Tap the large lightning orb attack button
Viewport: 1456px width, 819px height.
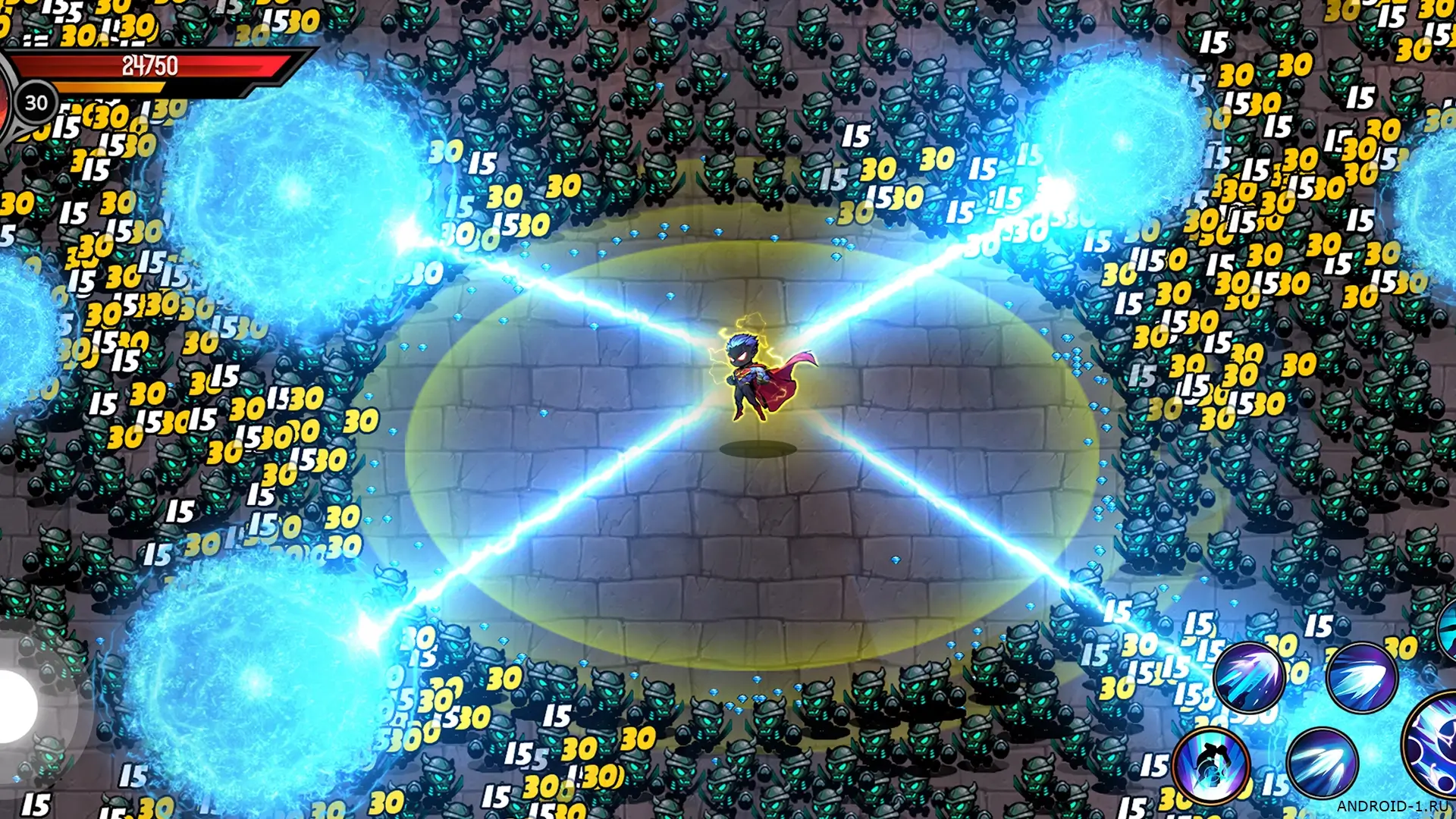coord(1433,743)
